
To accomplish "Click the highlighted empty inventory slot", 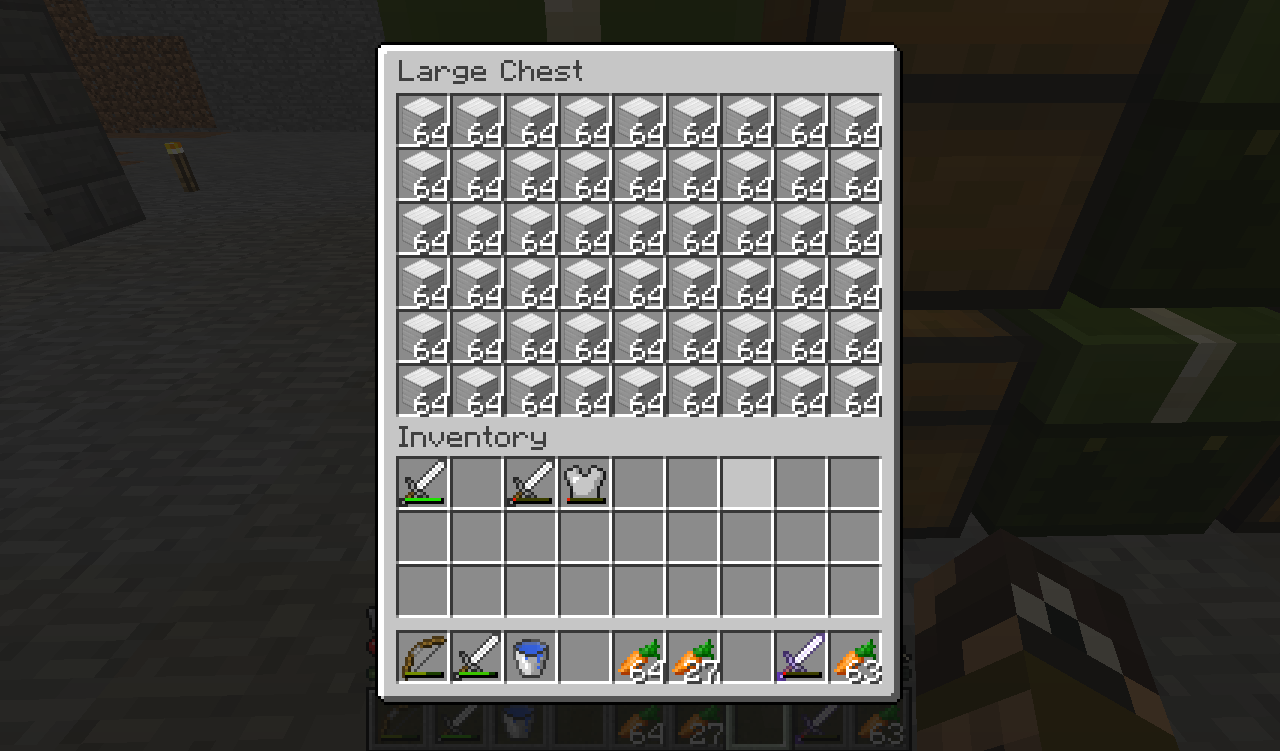I will [747, 482].
